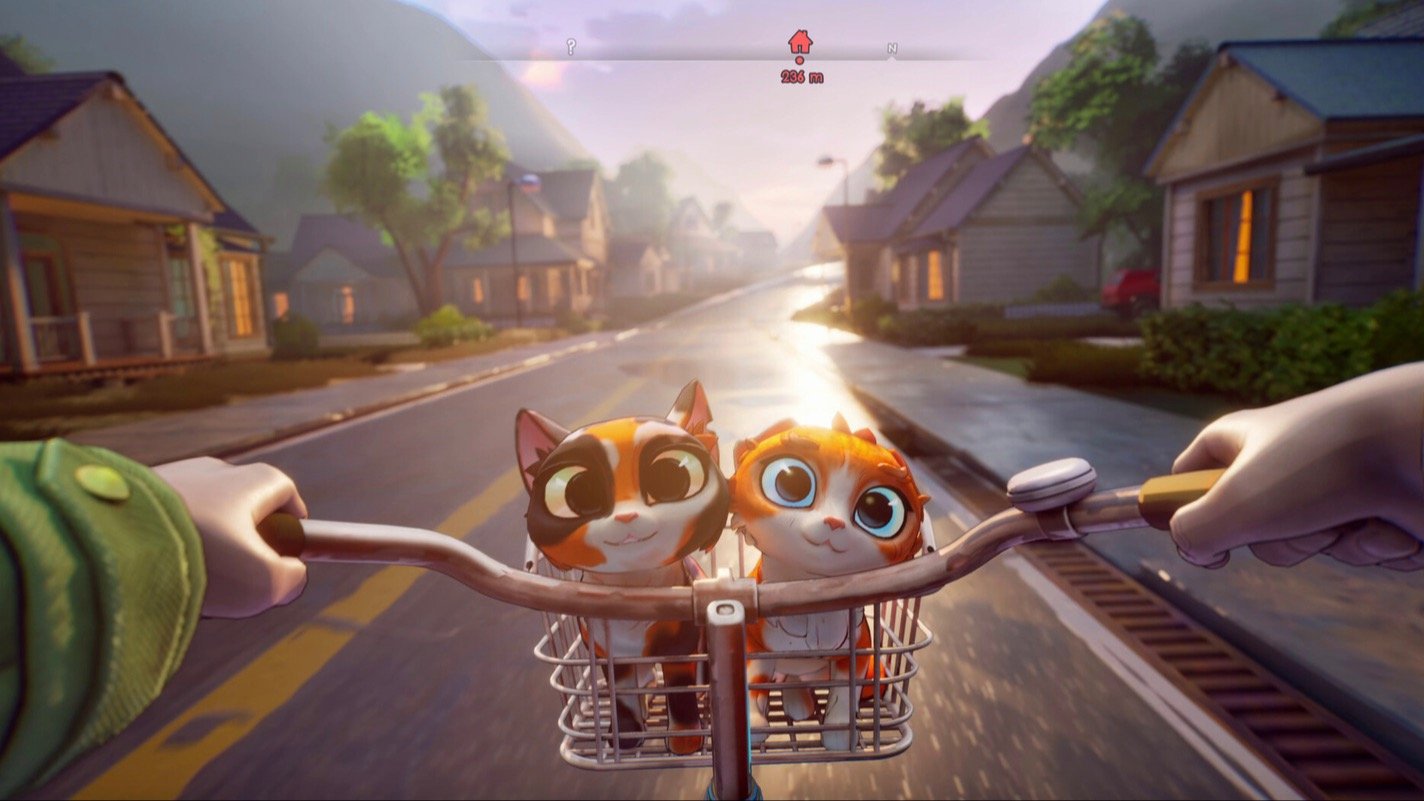Select the red car parked on the right
The width and height of the screenshot is (1424, 801).
1128,286
